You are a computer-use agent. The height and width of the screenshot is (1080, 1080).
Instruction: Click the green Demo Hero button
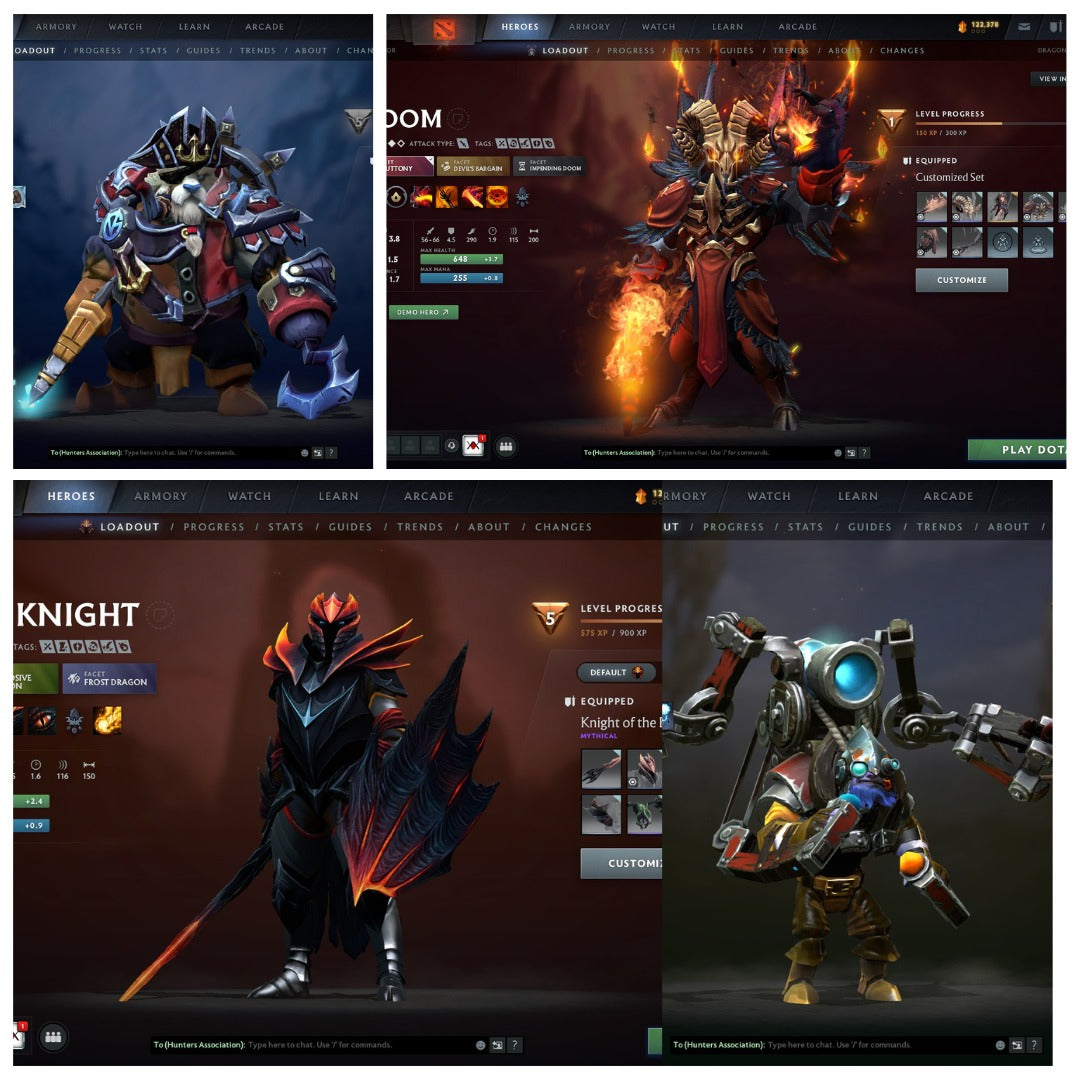(423, 312)
